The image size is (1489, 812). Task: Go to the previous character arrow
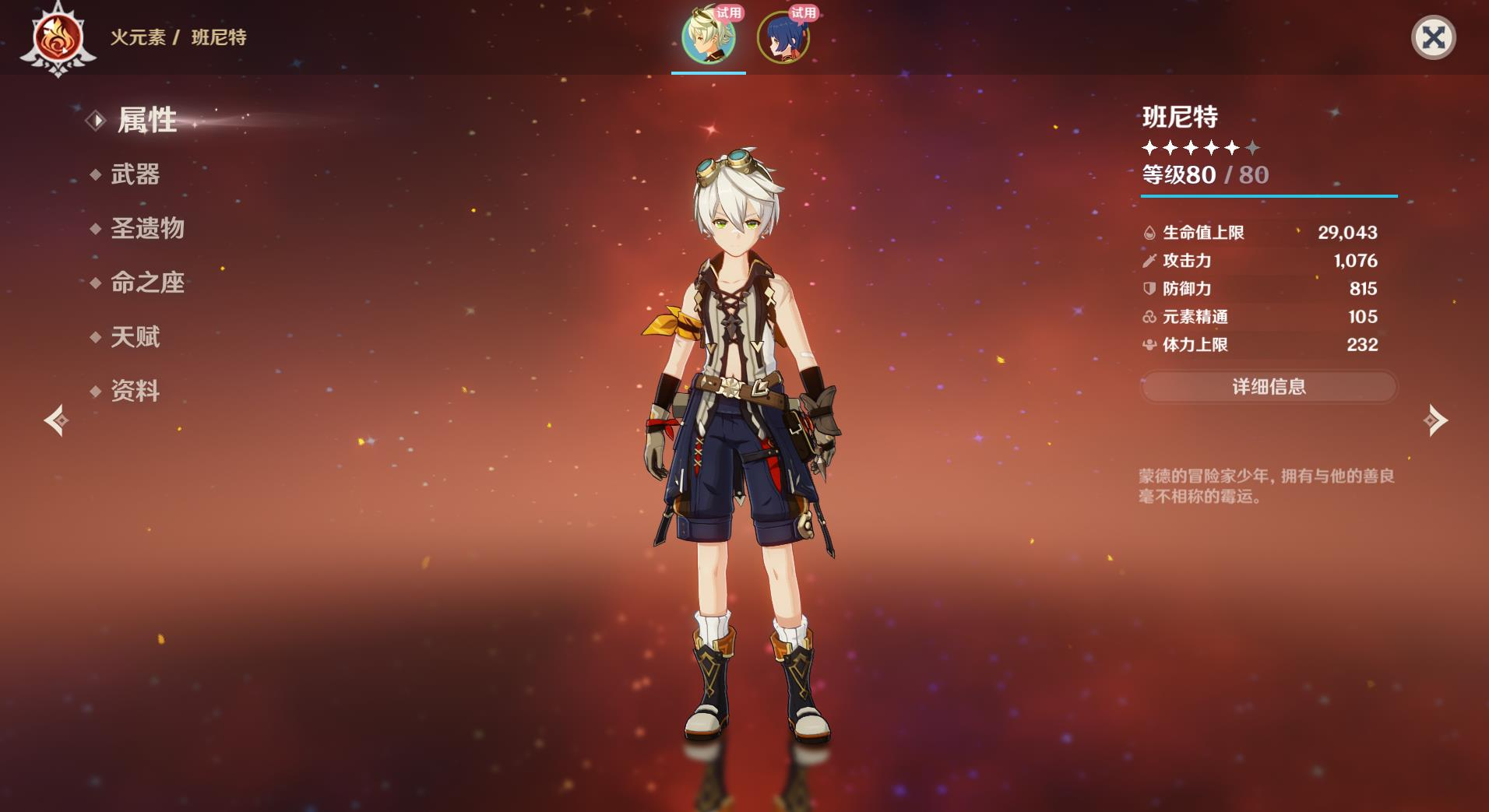[x=56, y=420]
